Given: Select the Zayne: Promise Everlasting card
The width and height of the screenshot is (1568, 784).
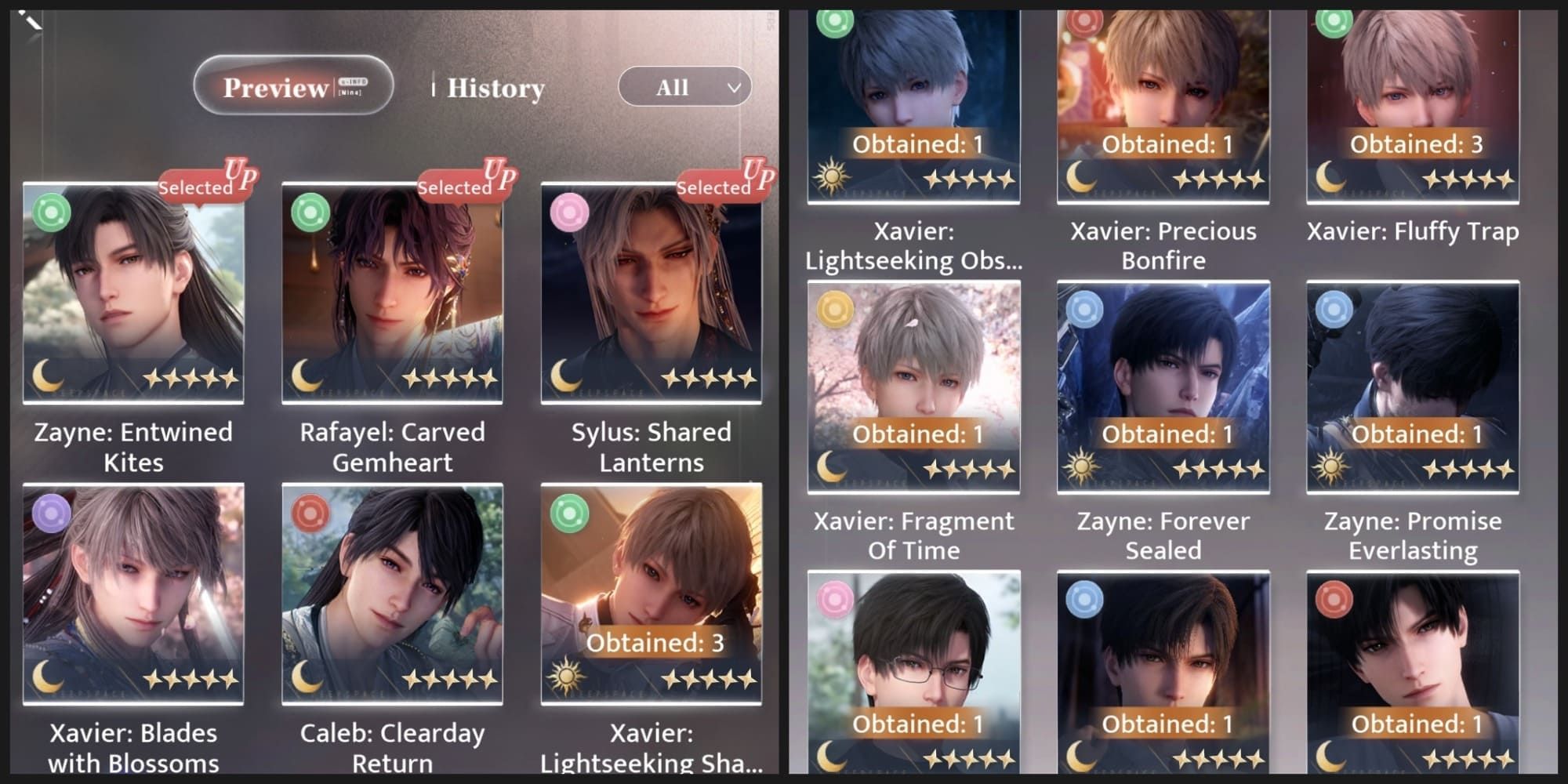Looking at the screenshot, I should point(1413,387).
